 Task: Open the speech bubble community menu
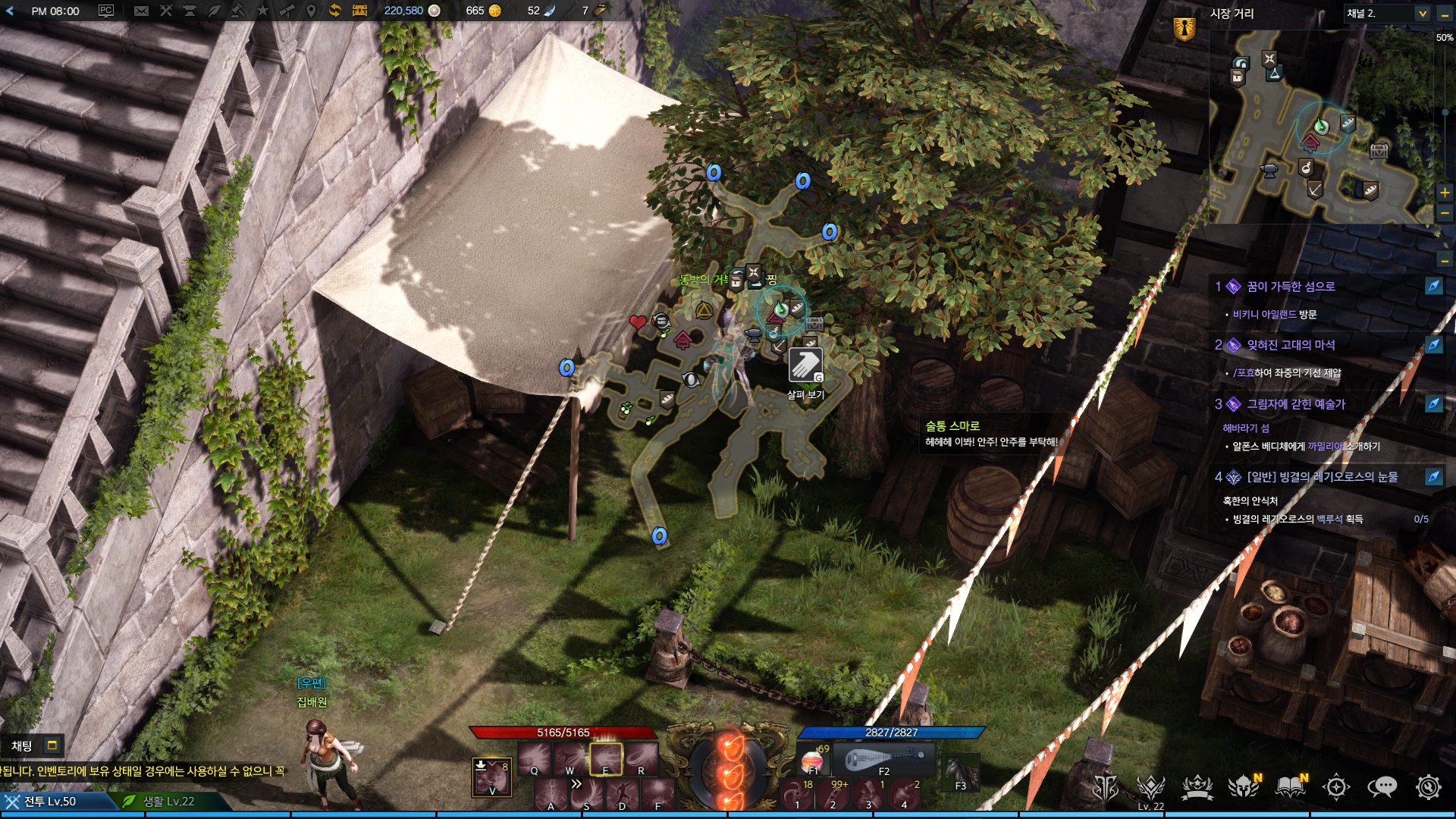1382,787
